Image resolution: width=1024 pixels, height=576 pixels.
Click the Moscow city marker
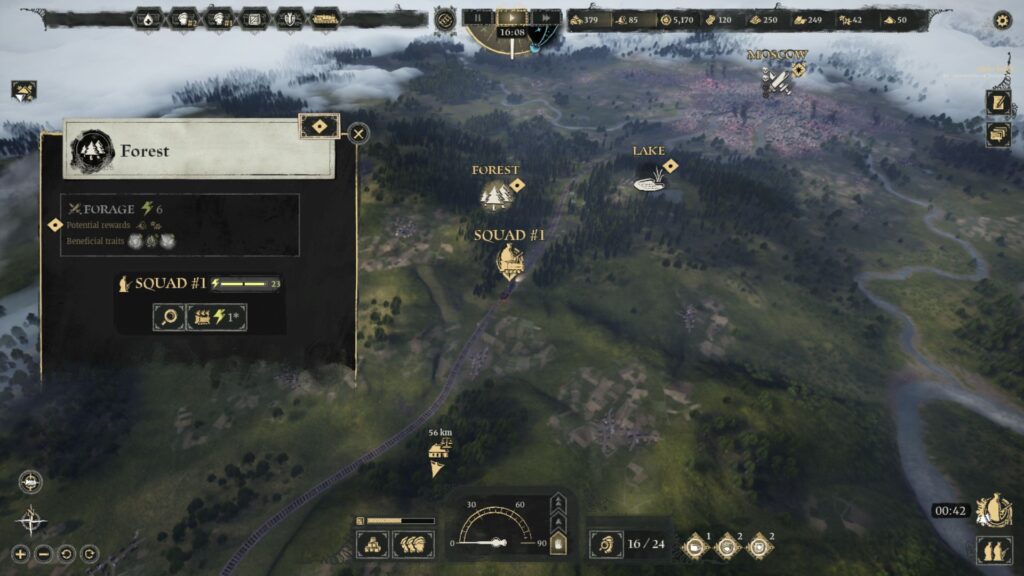click(x=777, y=79)
